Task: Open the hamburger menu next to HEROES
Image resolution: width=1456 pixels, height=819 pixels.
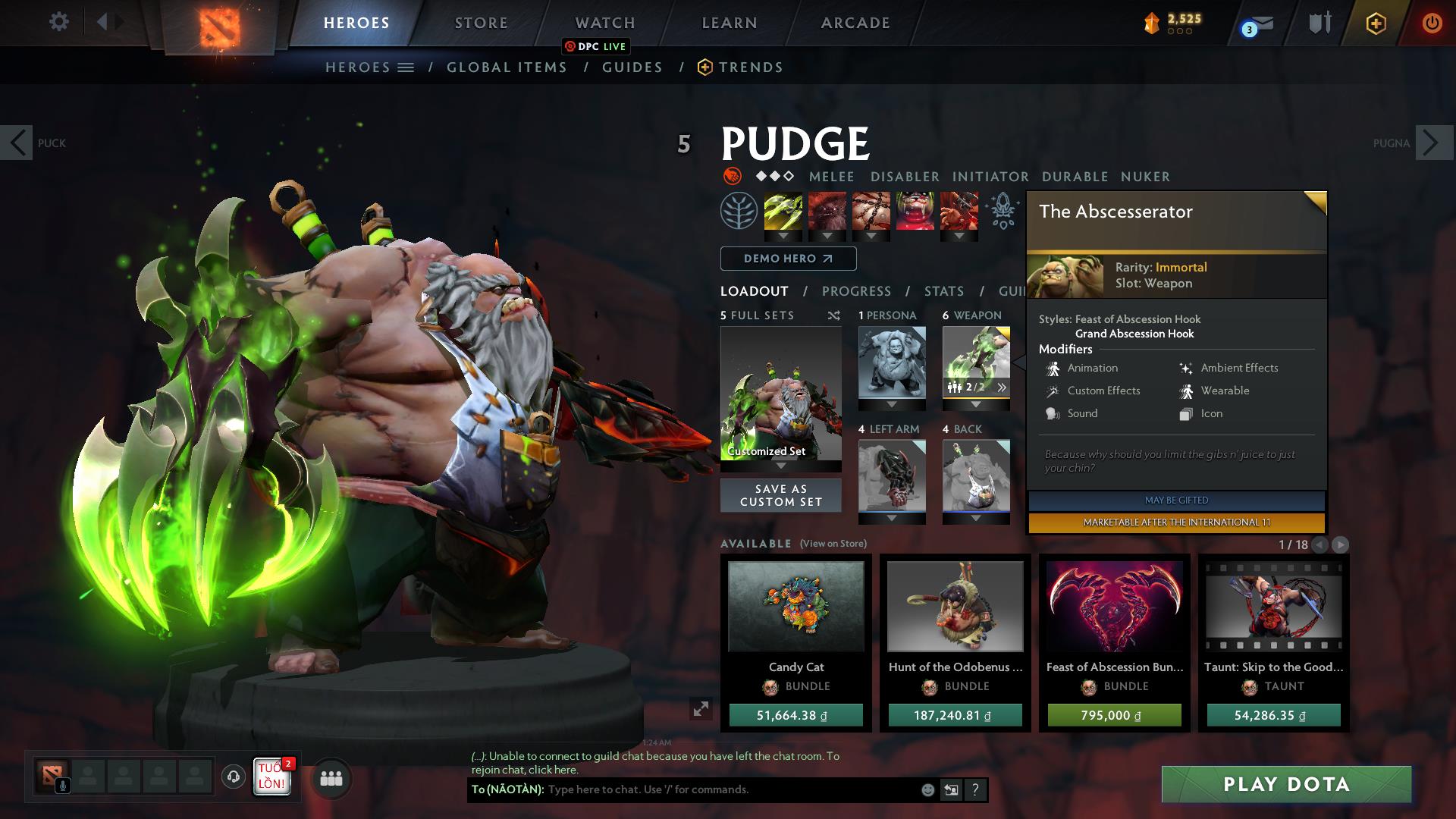Action: click(x=405, y=67)
